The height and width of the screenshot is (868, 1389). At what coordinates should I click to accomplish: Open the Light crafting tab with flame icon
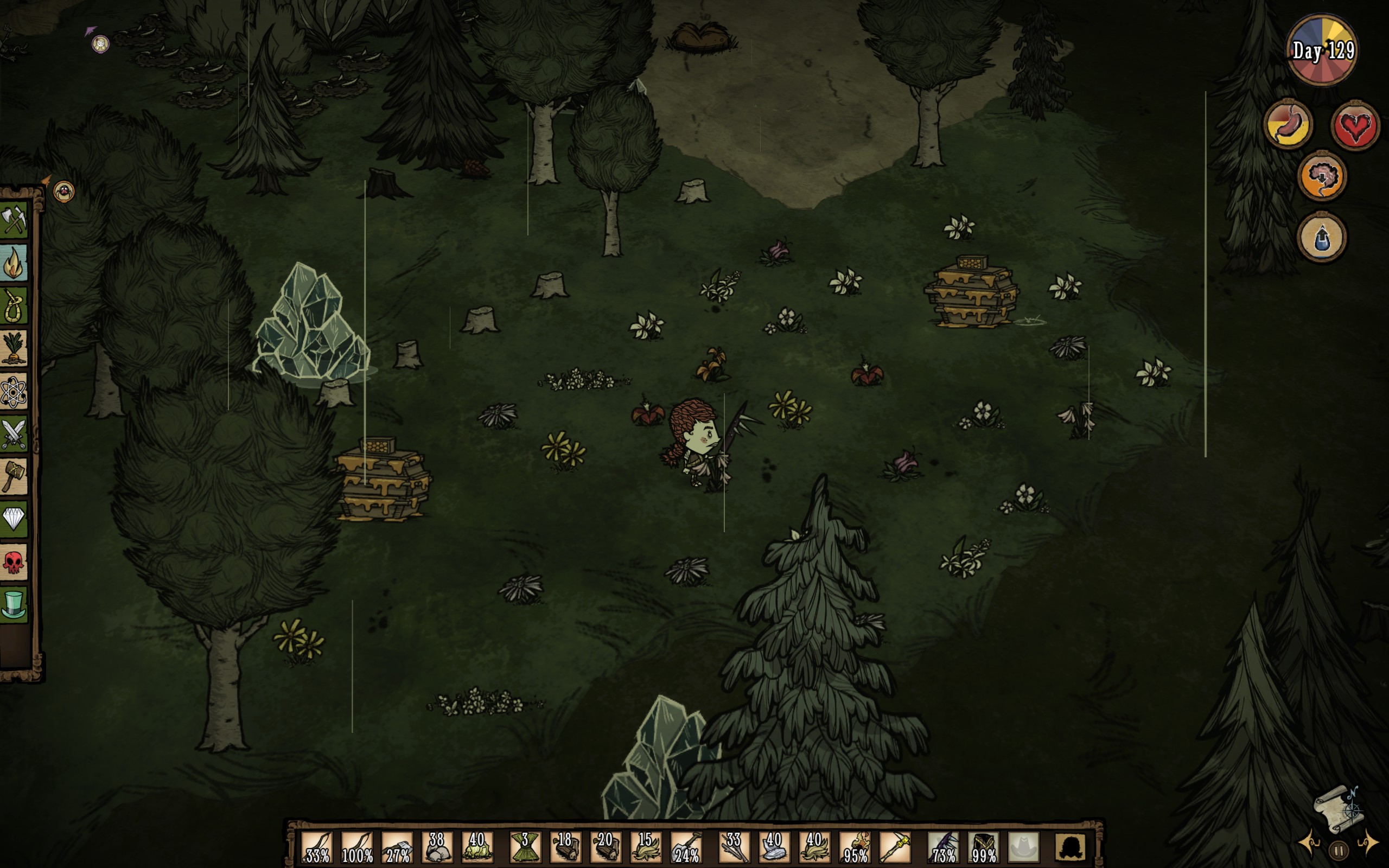(x=14, y=263)
